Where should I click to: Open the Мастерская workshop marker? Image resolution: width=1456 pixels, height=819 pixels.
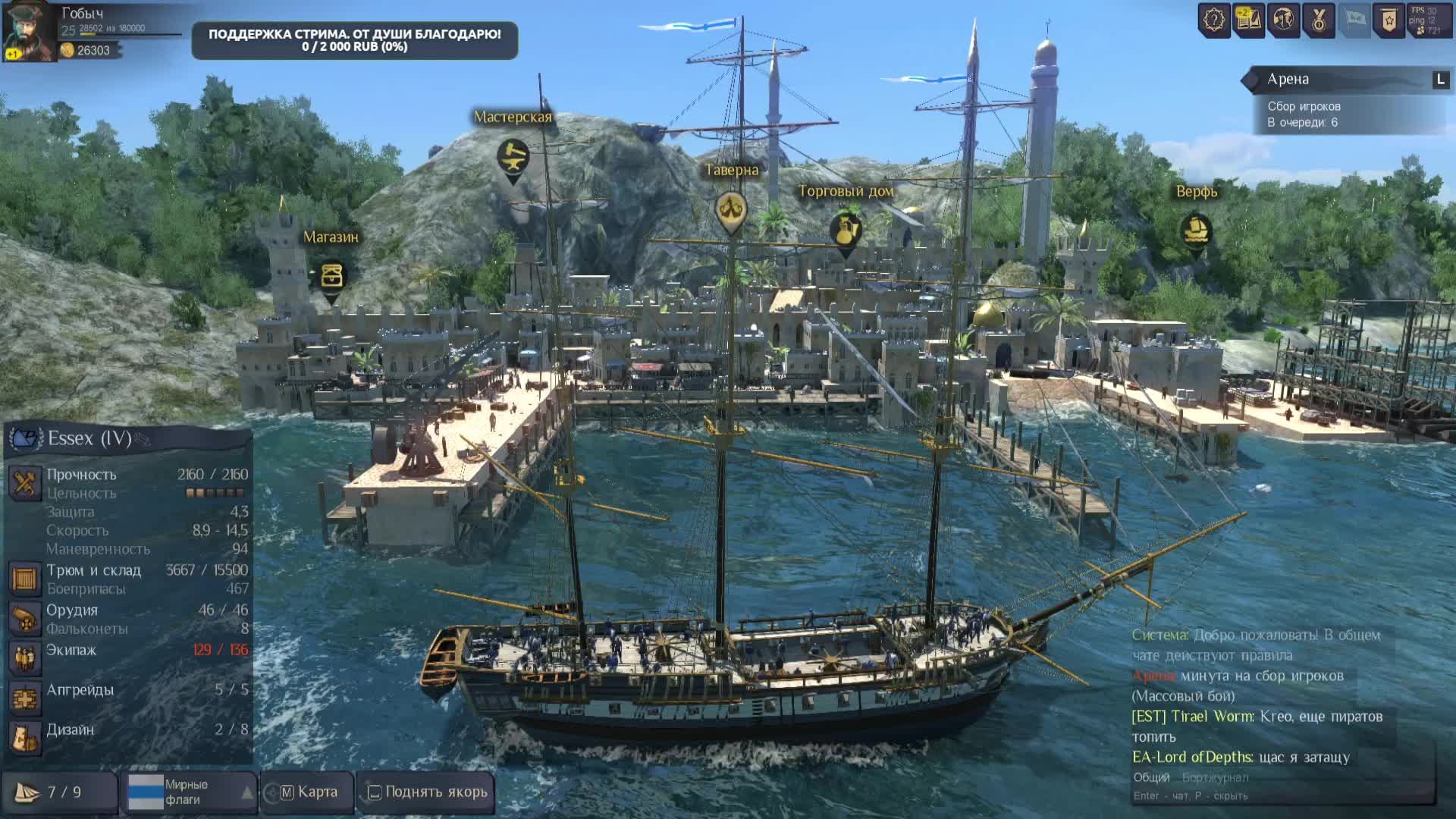[x=513, y=158]
